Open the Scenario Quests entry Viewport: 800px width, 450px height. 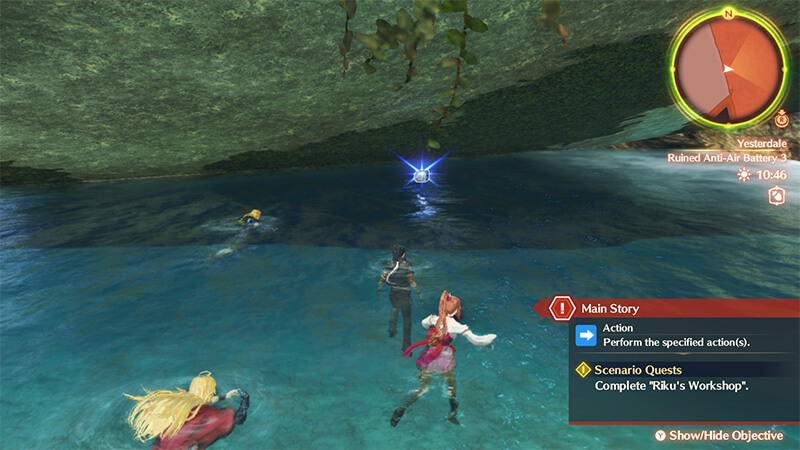pos(638,371)
